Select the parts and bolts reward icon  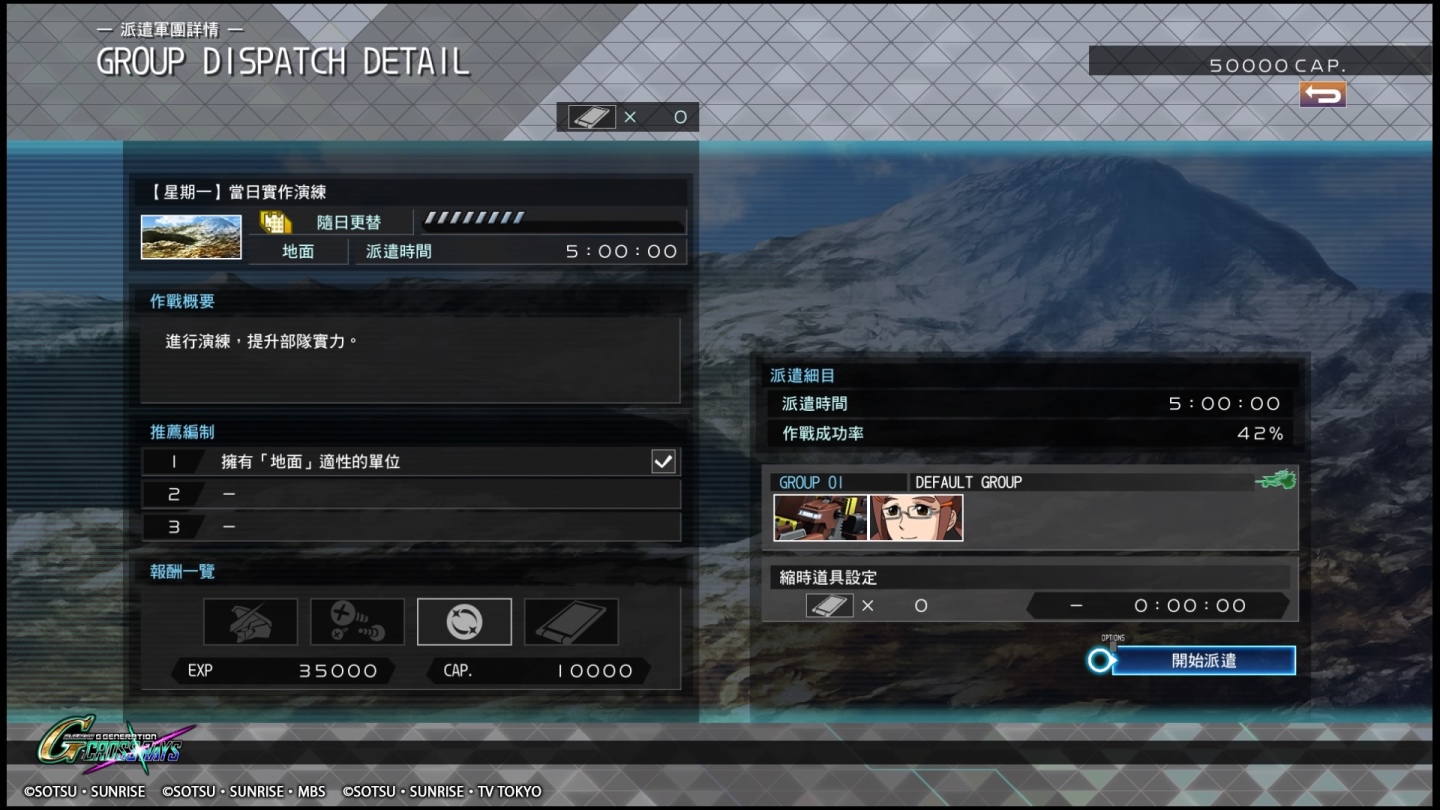click(357, 622)
